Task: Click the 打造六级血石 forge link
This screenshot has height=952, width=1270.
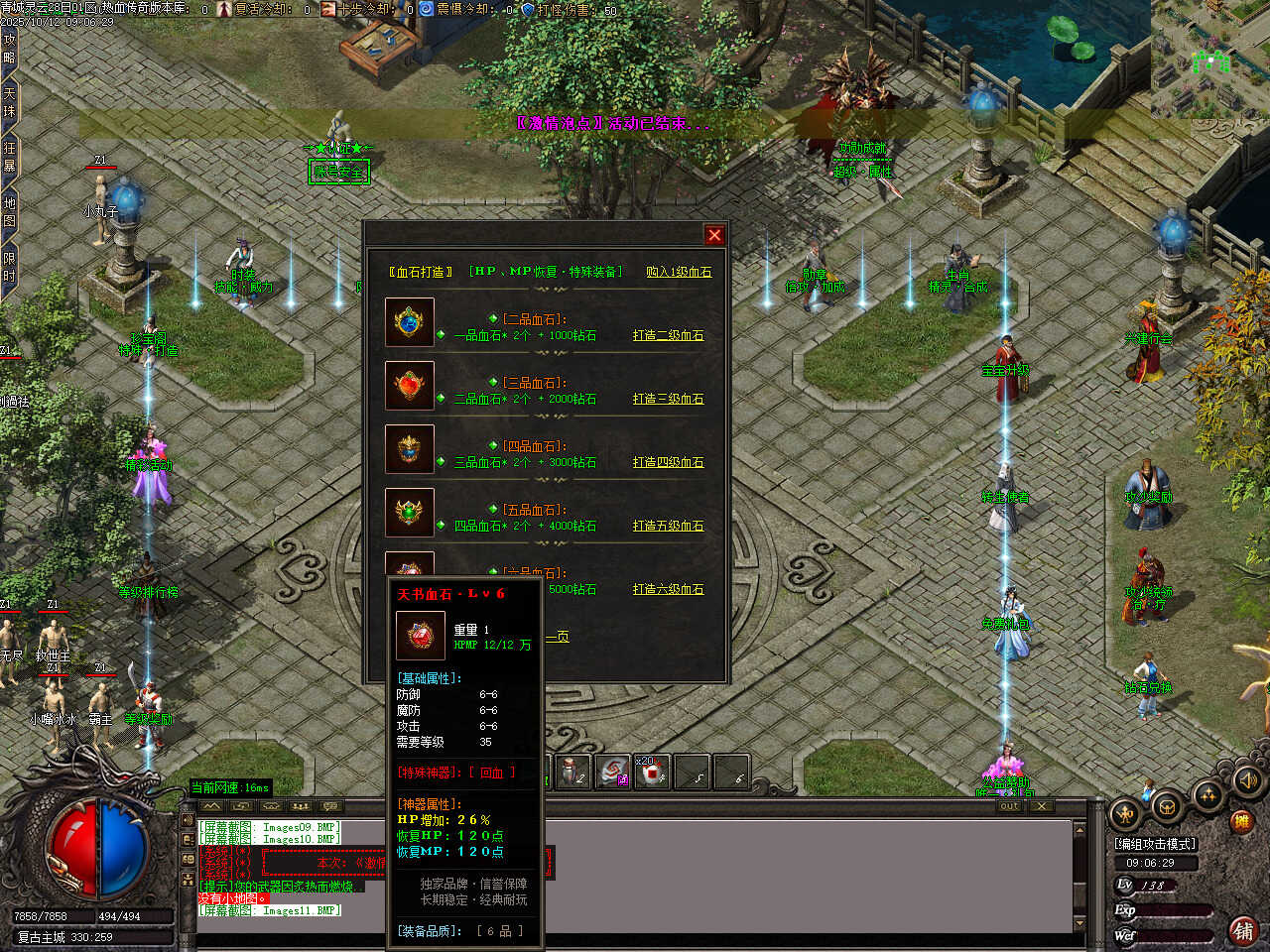Action: 668,589
